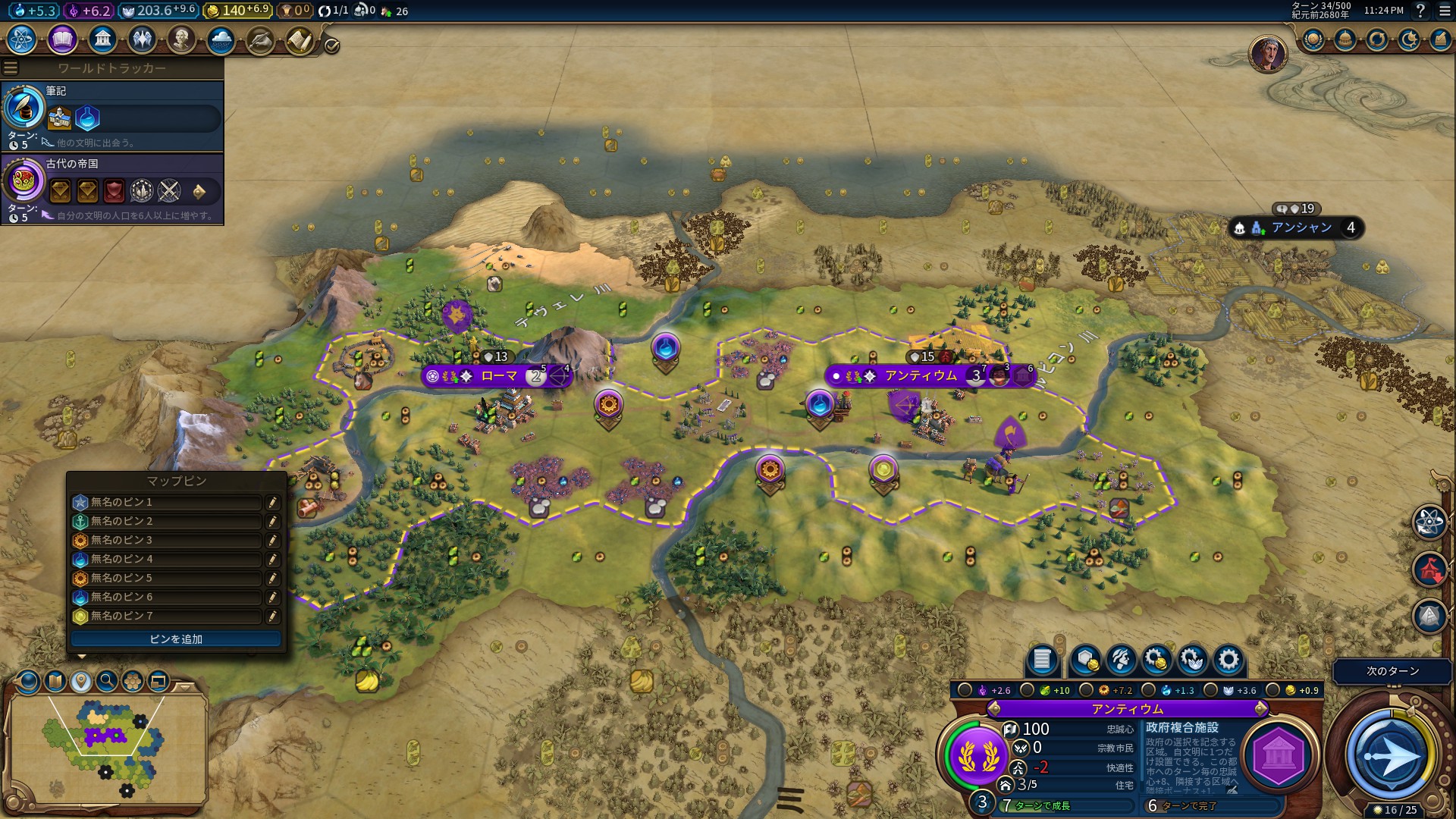Open the leader portrait diplomacy
The image size is (1456, 819).
click(x=1267, y=54)
